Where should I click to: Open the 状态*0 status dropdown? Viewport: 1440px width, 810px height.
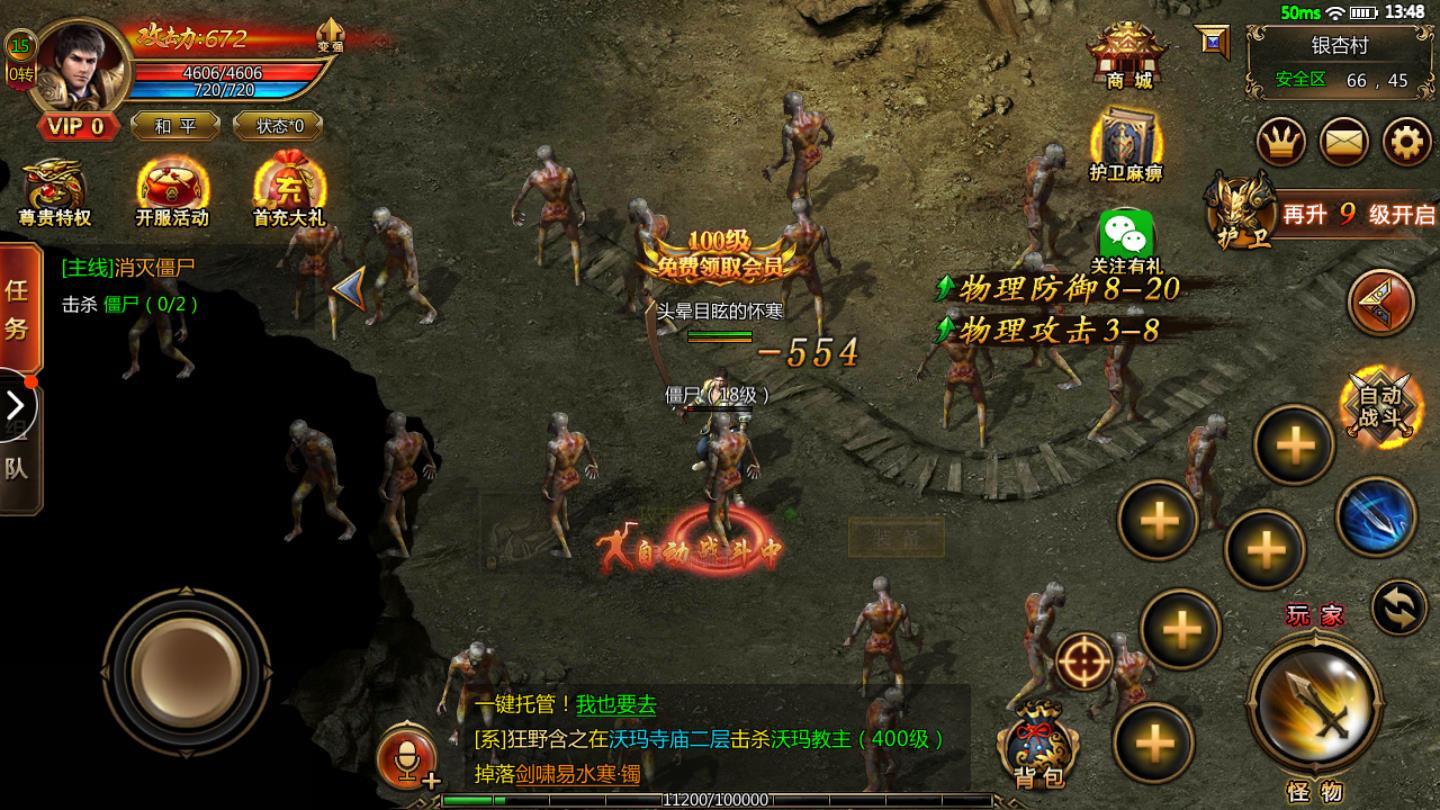(277, 127)
